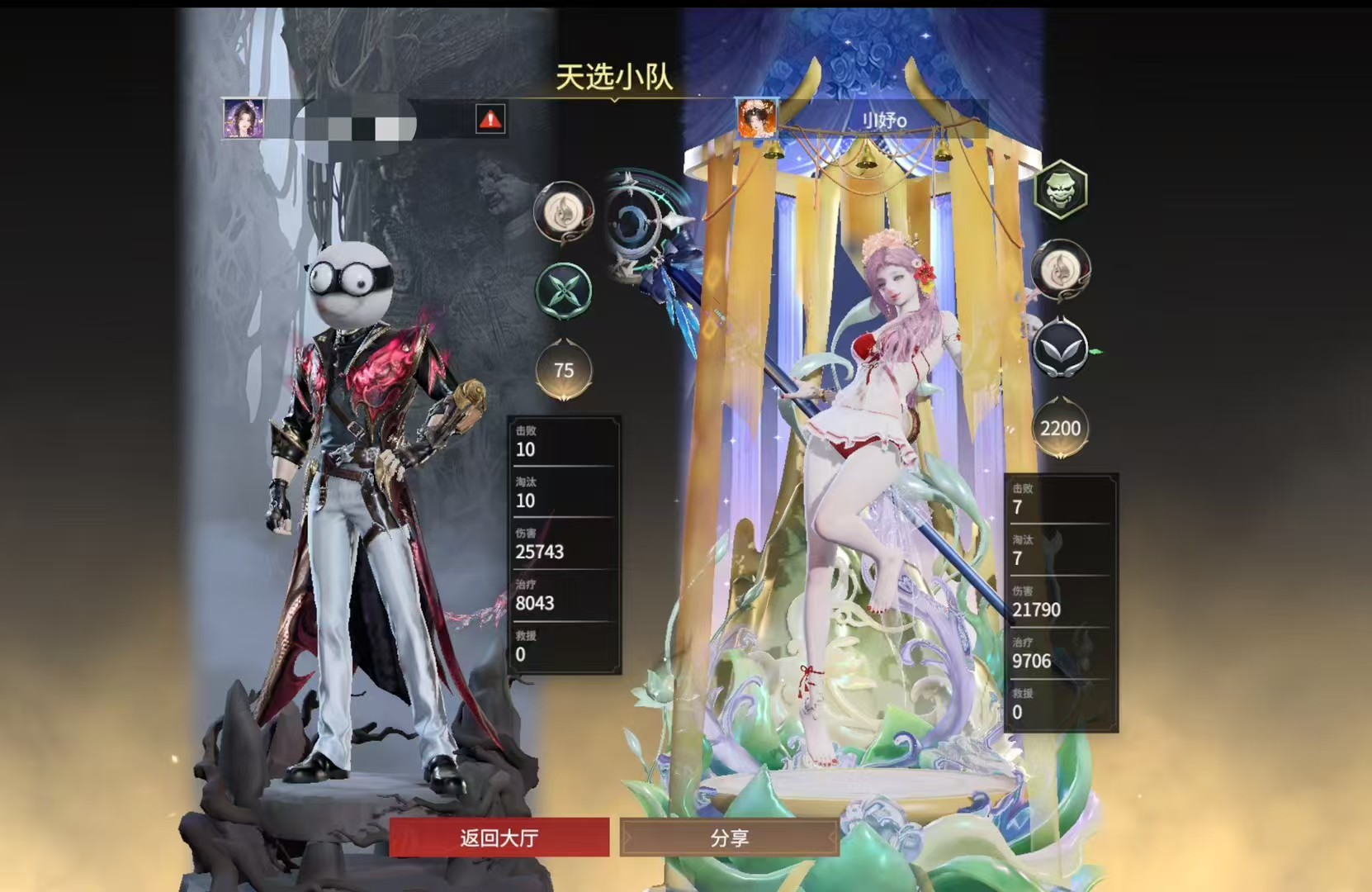
Task: Click the red warning triangle on the nameplate
Action: pos(490,119)
